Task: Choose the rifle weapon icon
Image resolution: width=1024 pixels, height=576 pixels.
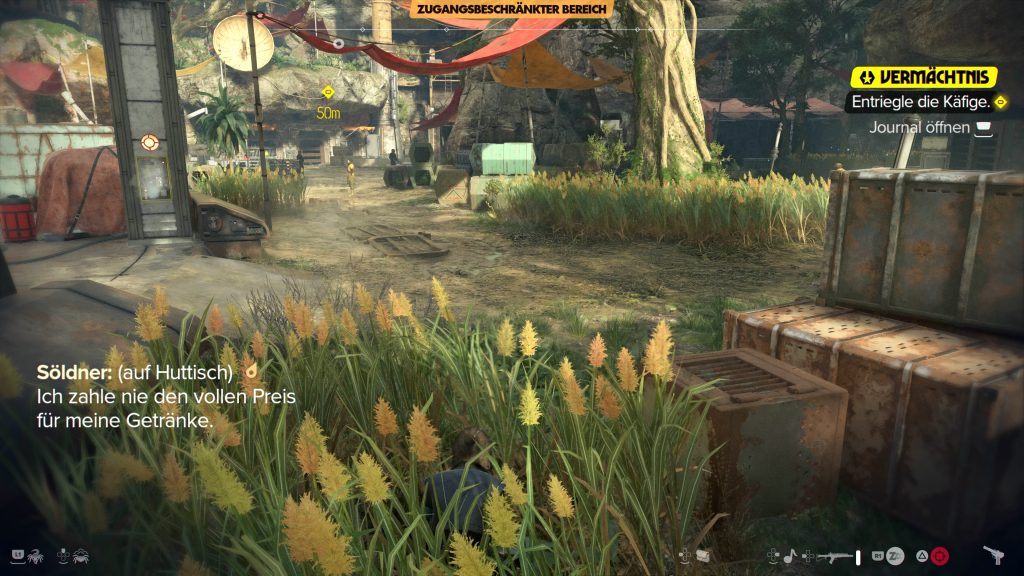Action: point(832,555)
